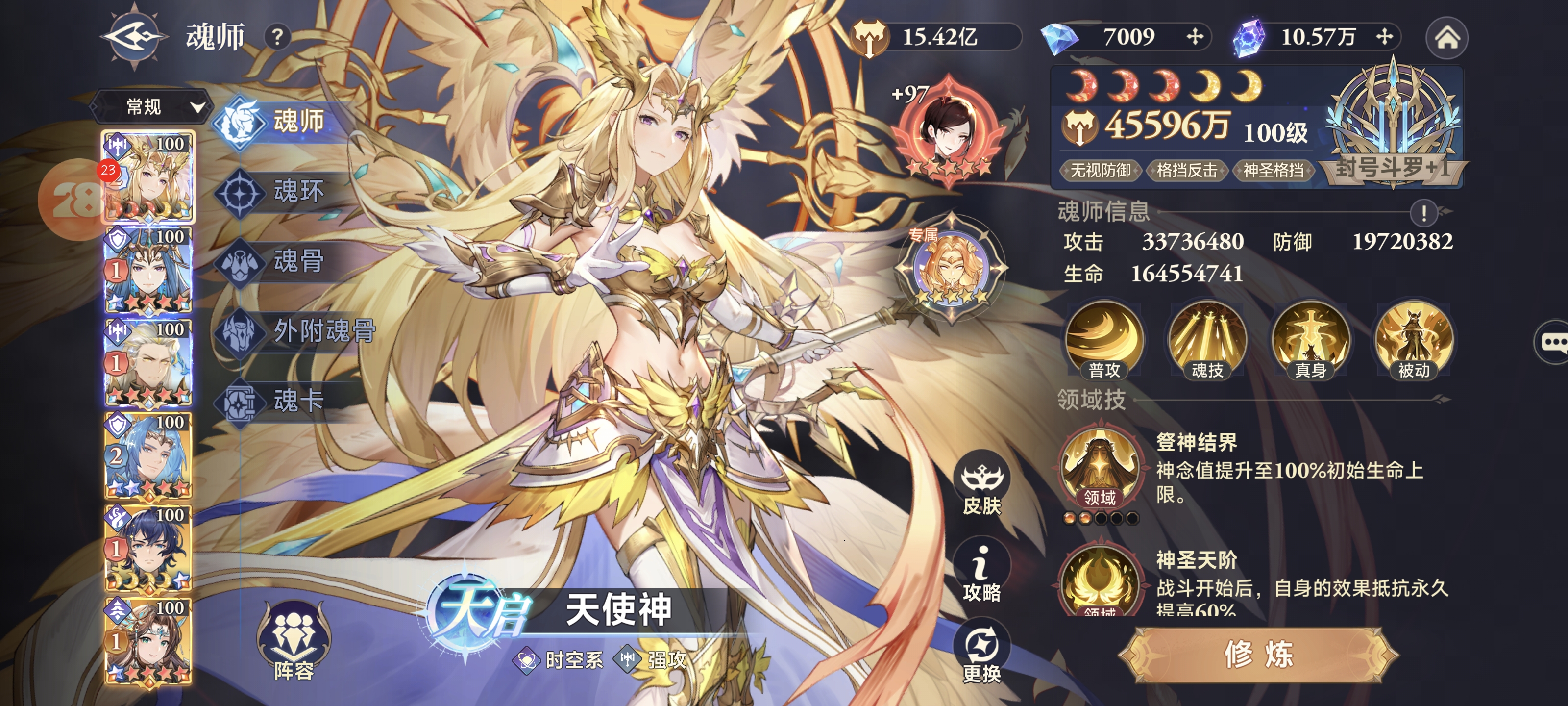This screenshot has height=706, width=1568.
Task: Add more diamonds with the plus button
Action: [1194, 37]
